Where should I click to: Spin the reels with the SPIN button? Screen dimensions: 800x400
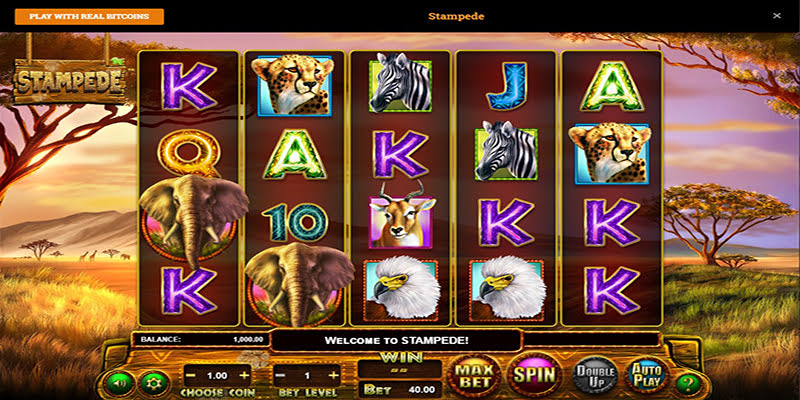tap(533, 376)
